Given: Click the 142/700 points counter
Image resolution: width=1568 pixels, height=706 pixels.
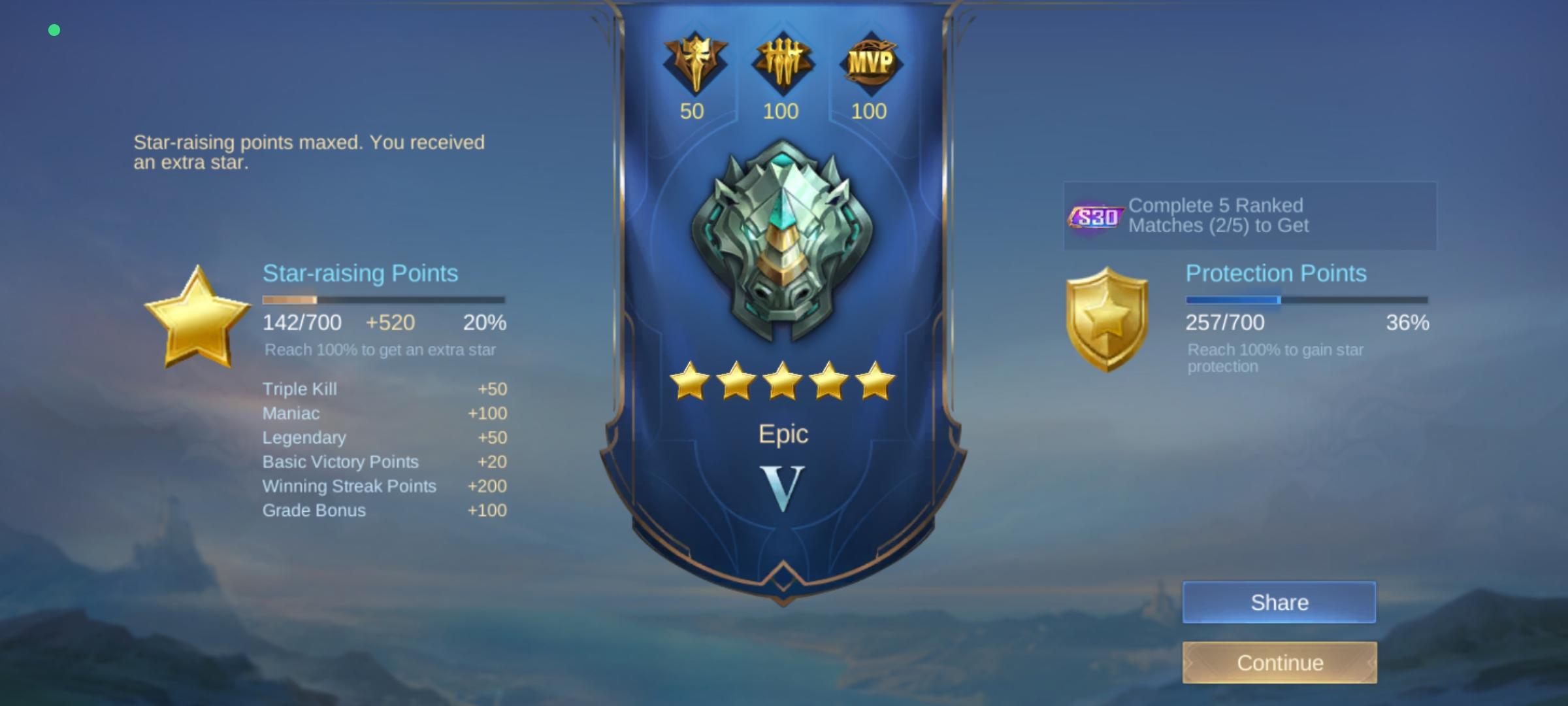Looking at the screenshot, I should [301, 322].
